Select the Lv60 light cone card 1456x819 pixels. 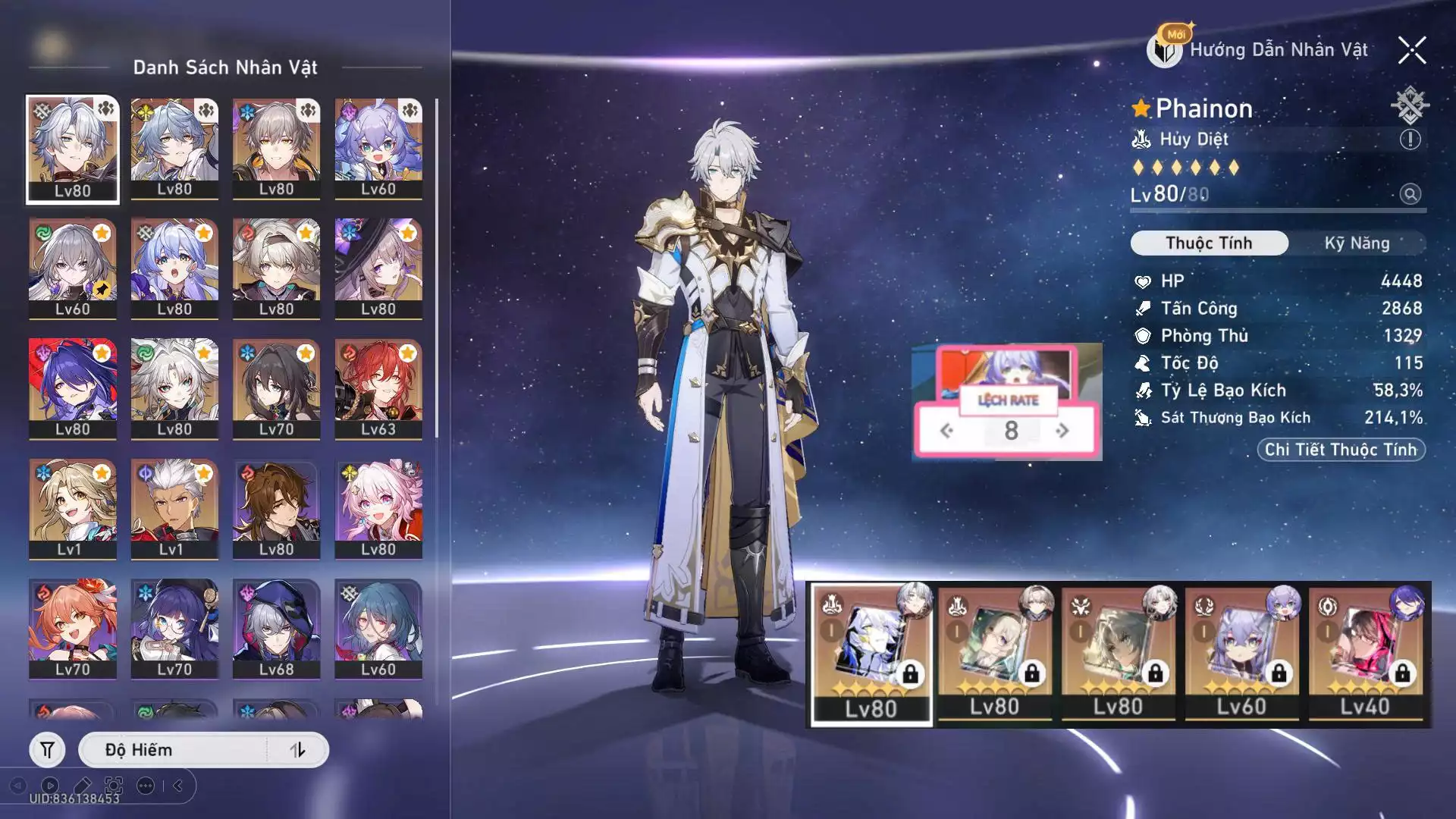(1241, 654)
